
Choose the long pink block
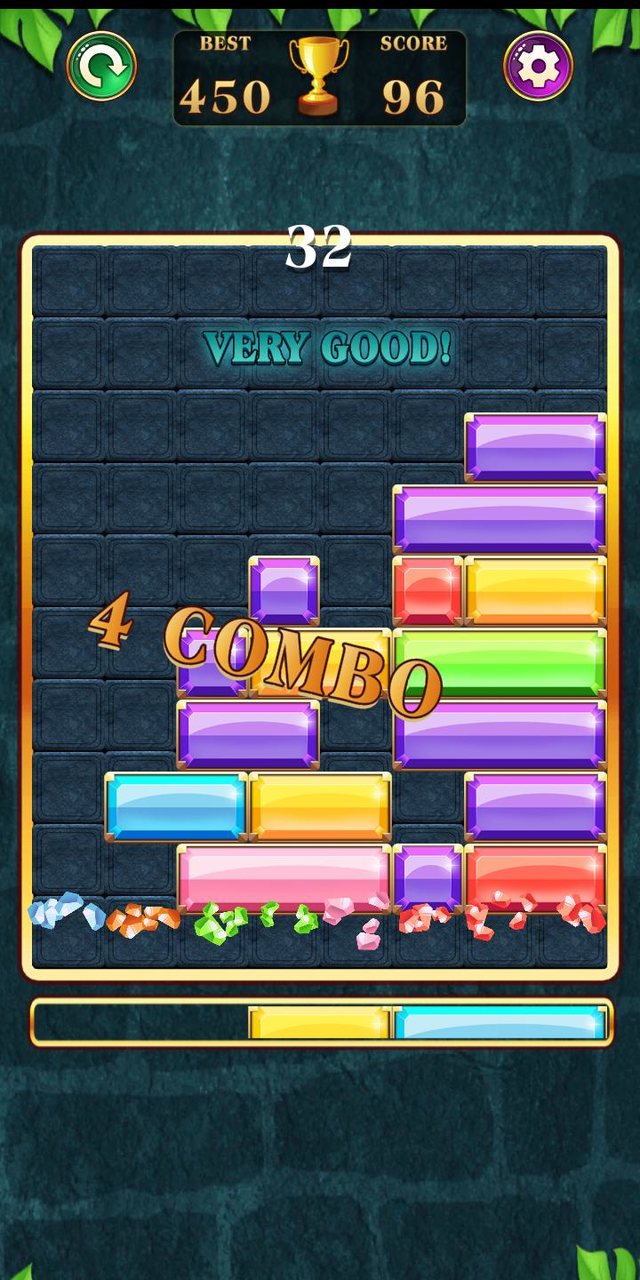pos(284,878)
